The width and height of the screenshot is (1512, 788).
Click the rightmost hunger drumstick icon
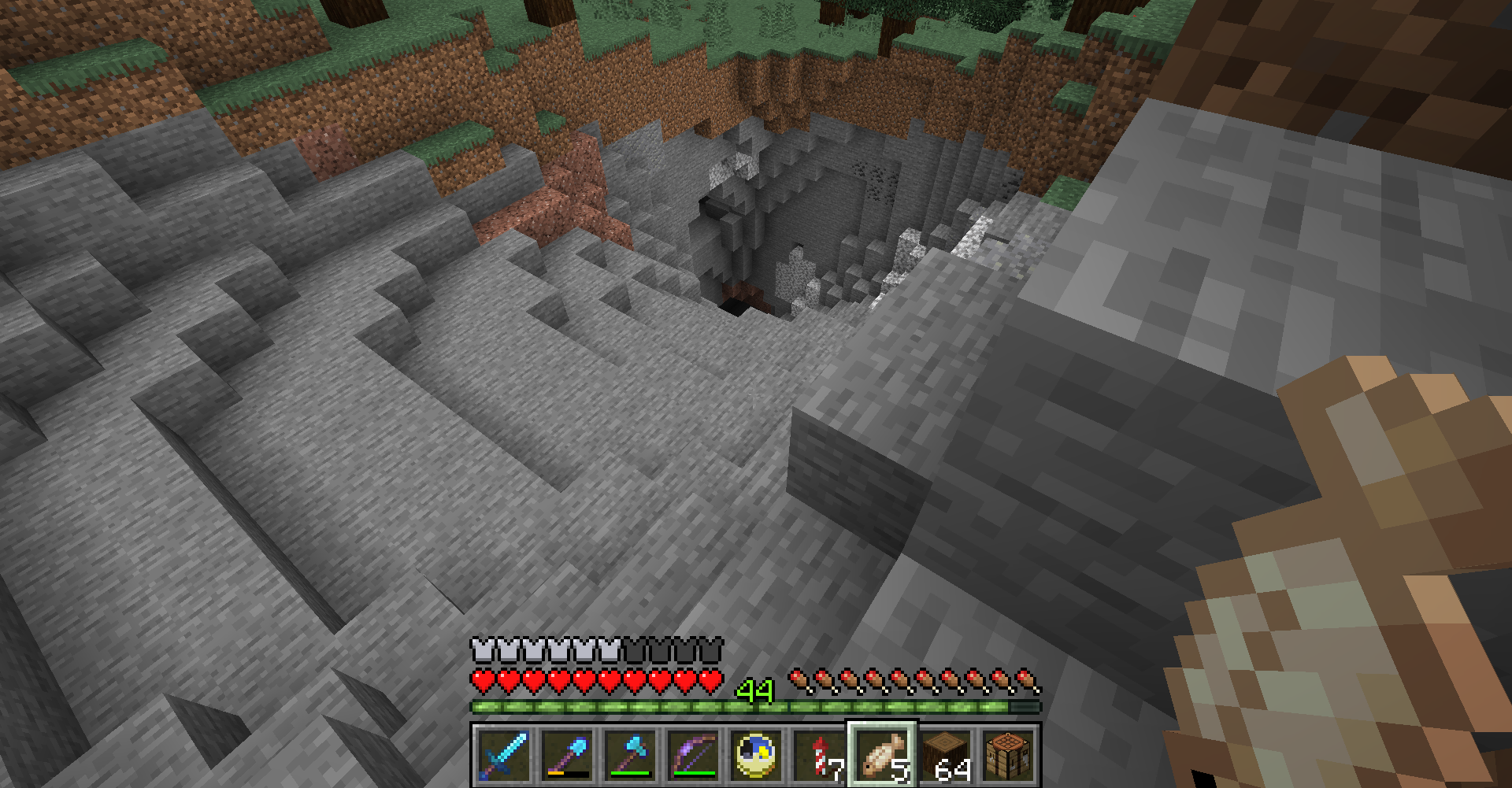point(1025,679)
